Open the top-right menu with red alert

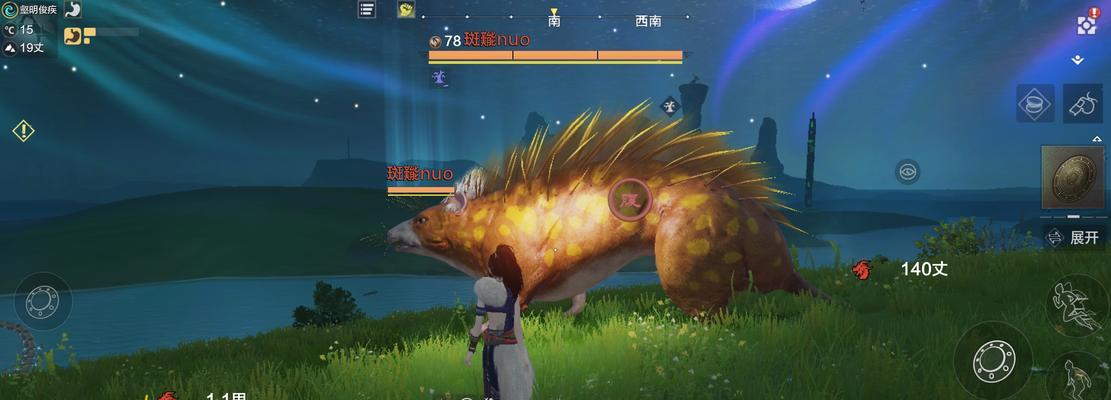tap(1087, 24)
